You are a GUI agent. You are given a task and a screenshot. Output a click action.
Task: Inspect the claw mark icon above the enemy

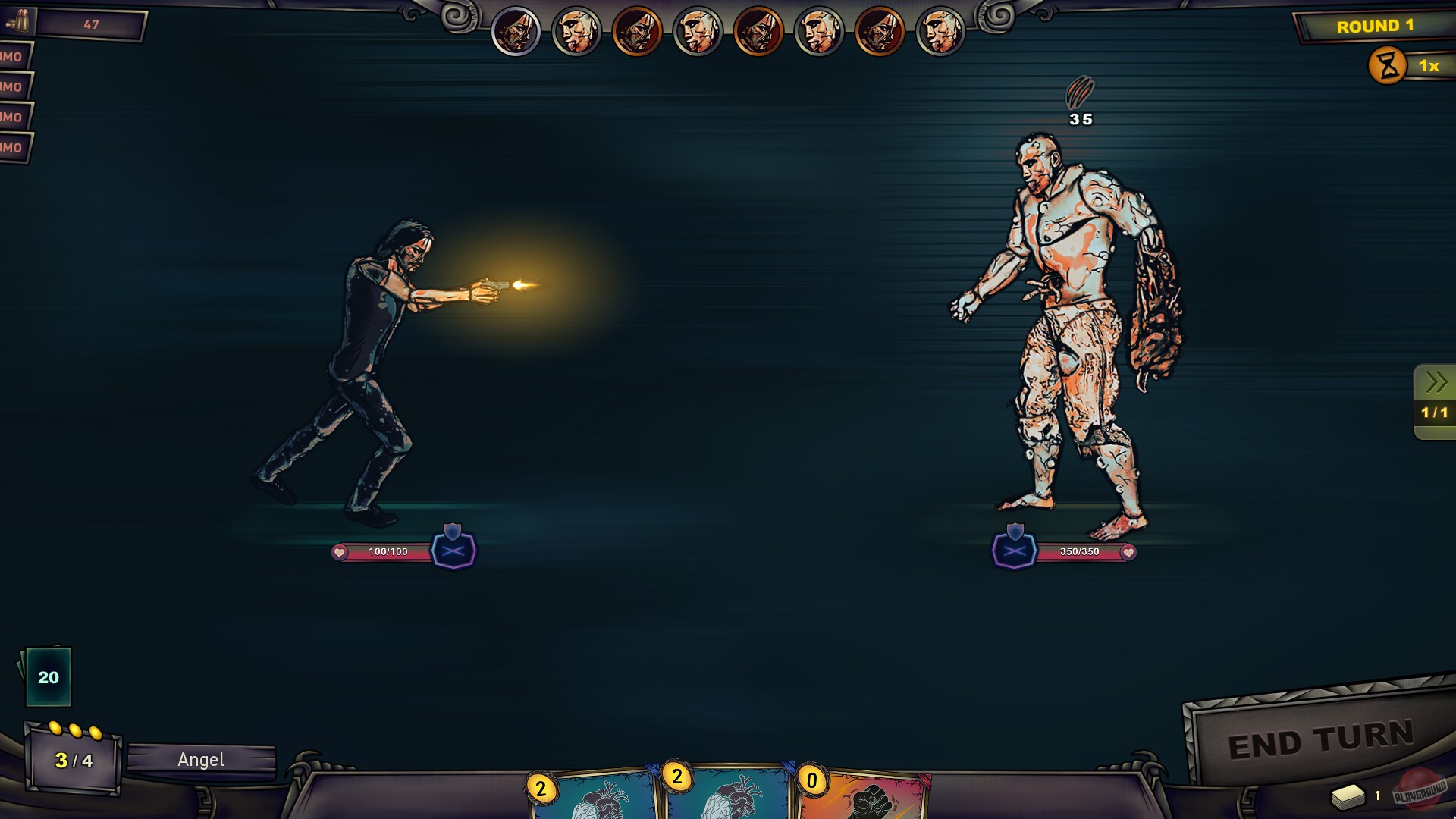point(1080,93)
